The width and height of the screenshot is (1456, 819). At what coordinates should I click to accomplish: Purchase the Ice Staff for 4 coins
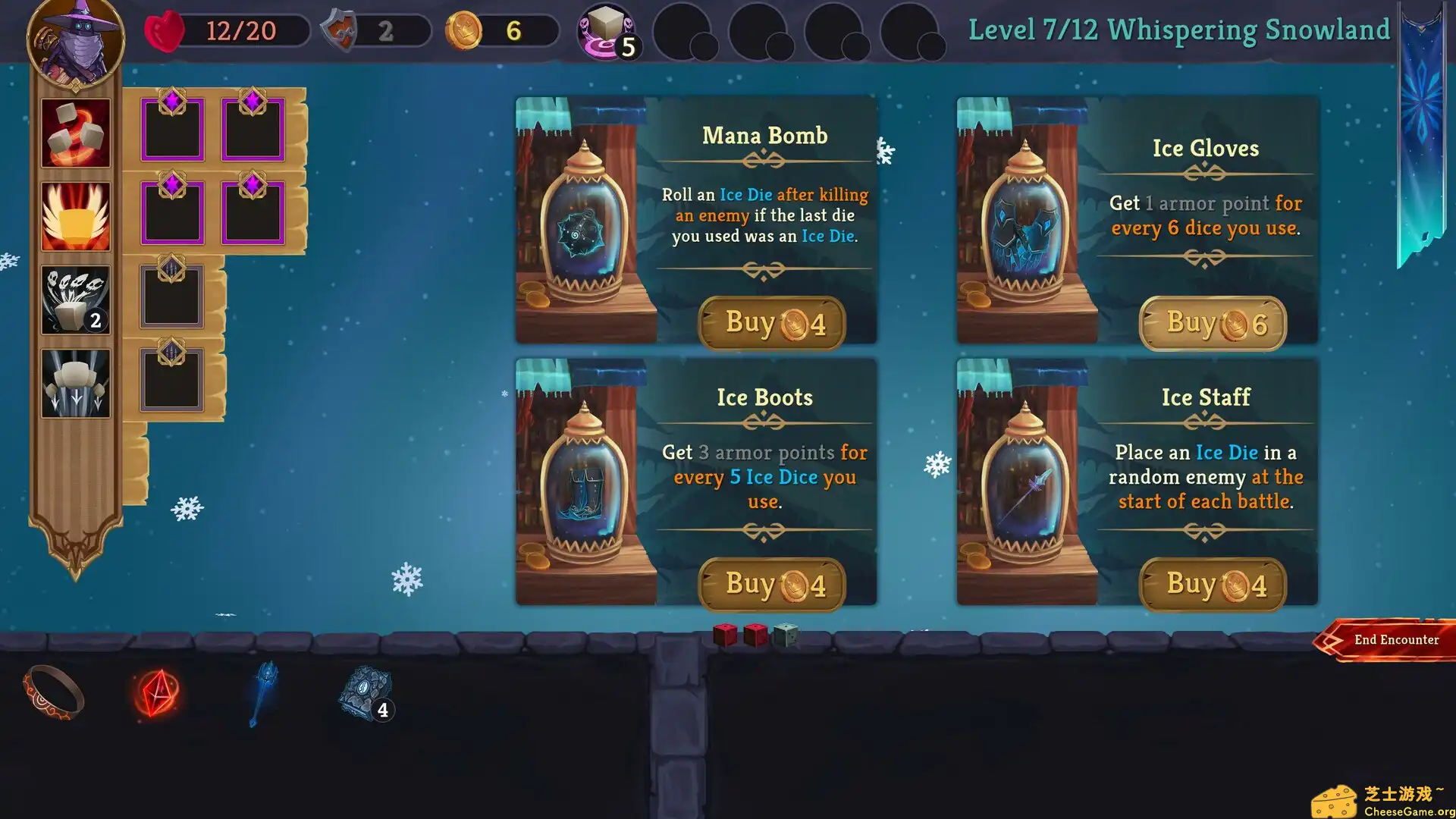pos(1213,585)
